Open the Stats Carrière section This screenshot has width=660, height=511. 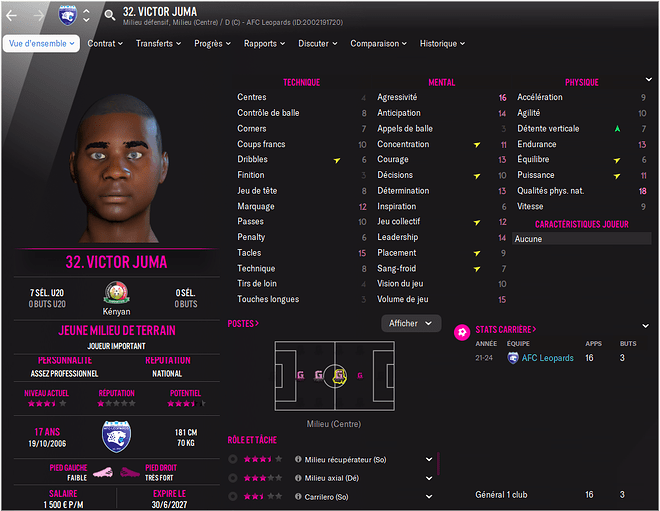[x=505, y=329]
